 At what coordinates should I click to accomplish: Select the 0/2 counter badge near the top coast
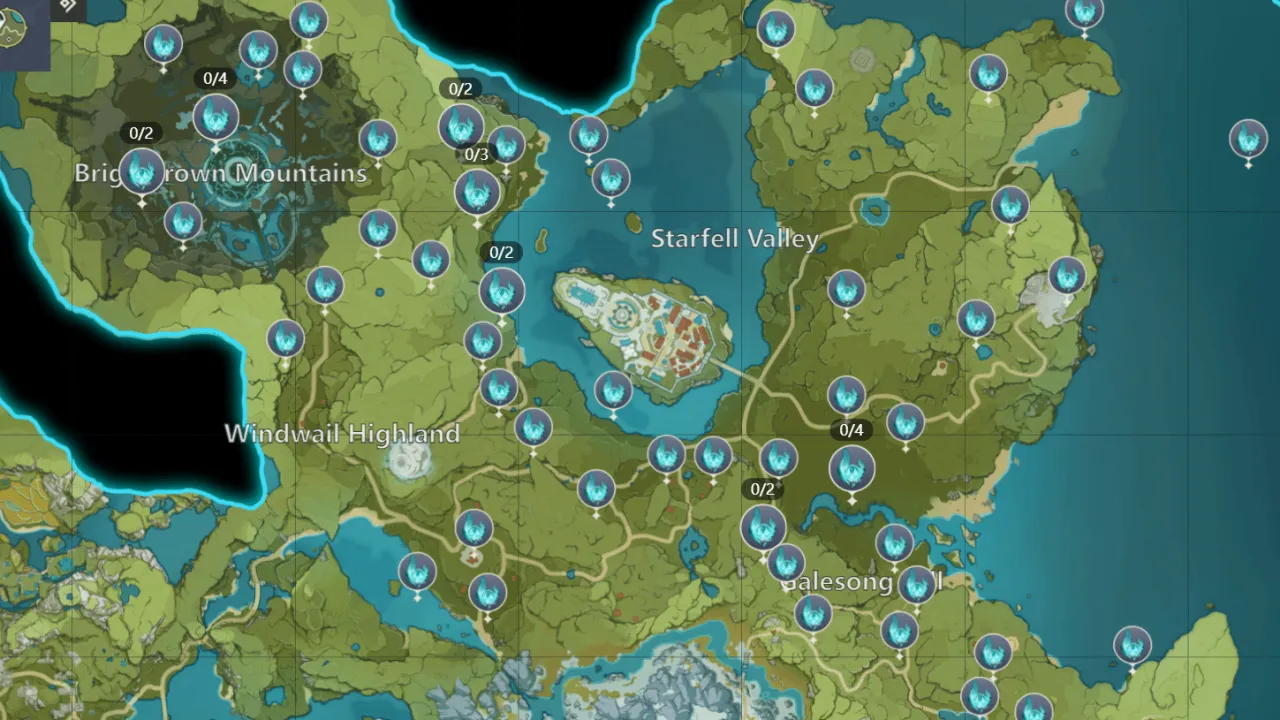click(x=462, y=88)
